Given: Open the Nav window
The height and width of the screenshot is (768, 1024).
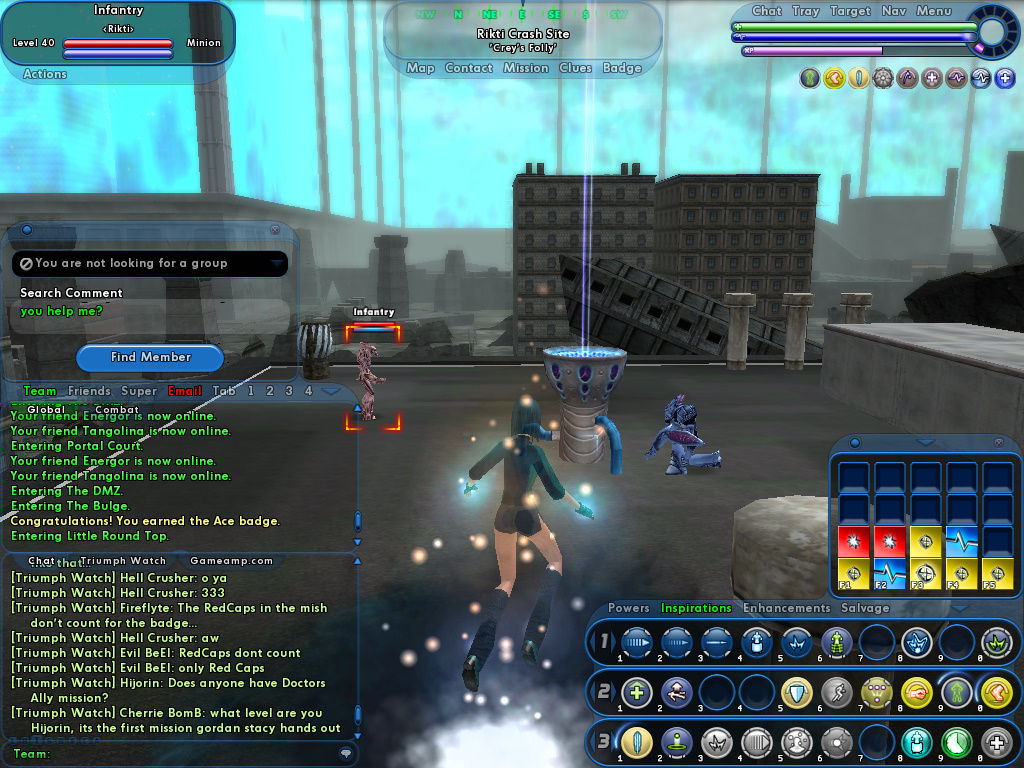Looking at the screenshot, I should click(894, 11).
